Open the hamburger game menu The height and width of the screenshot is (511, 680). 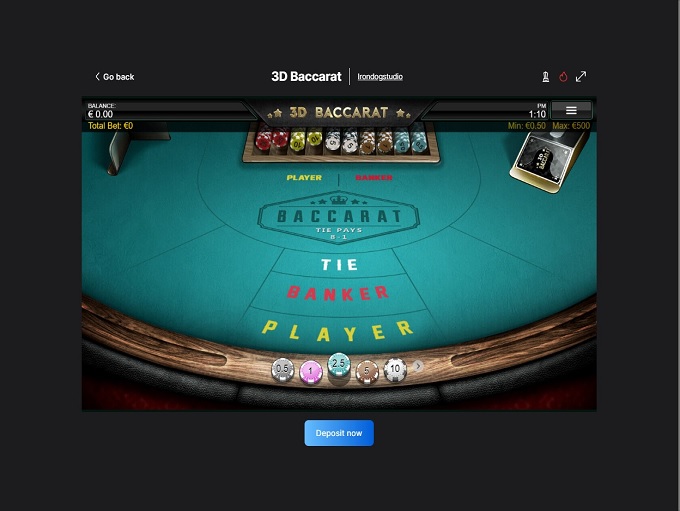pos(571,110)
